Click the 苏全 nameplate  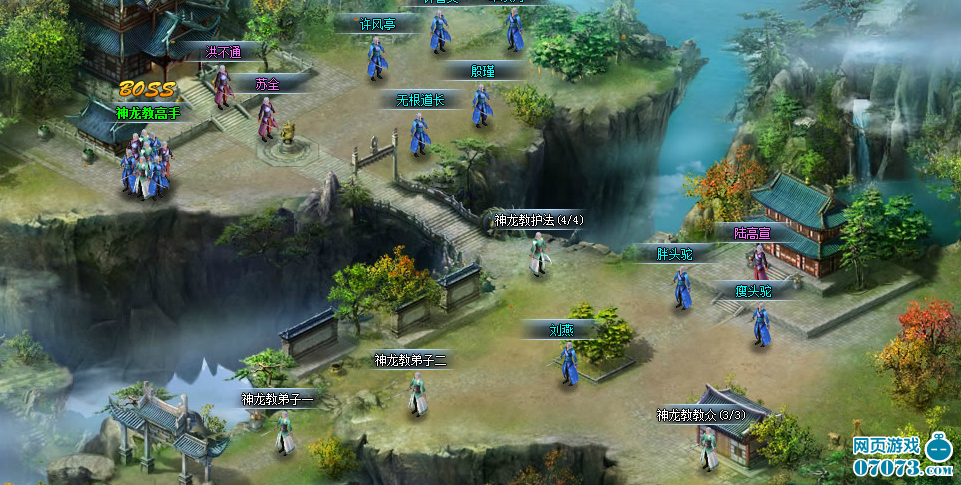pos(267,85)
